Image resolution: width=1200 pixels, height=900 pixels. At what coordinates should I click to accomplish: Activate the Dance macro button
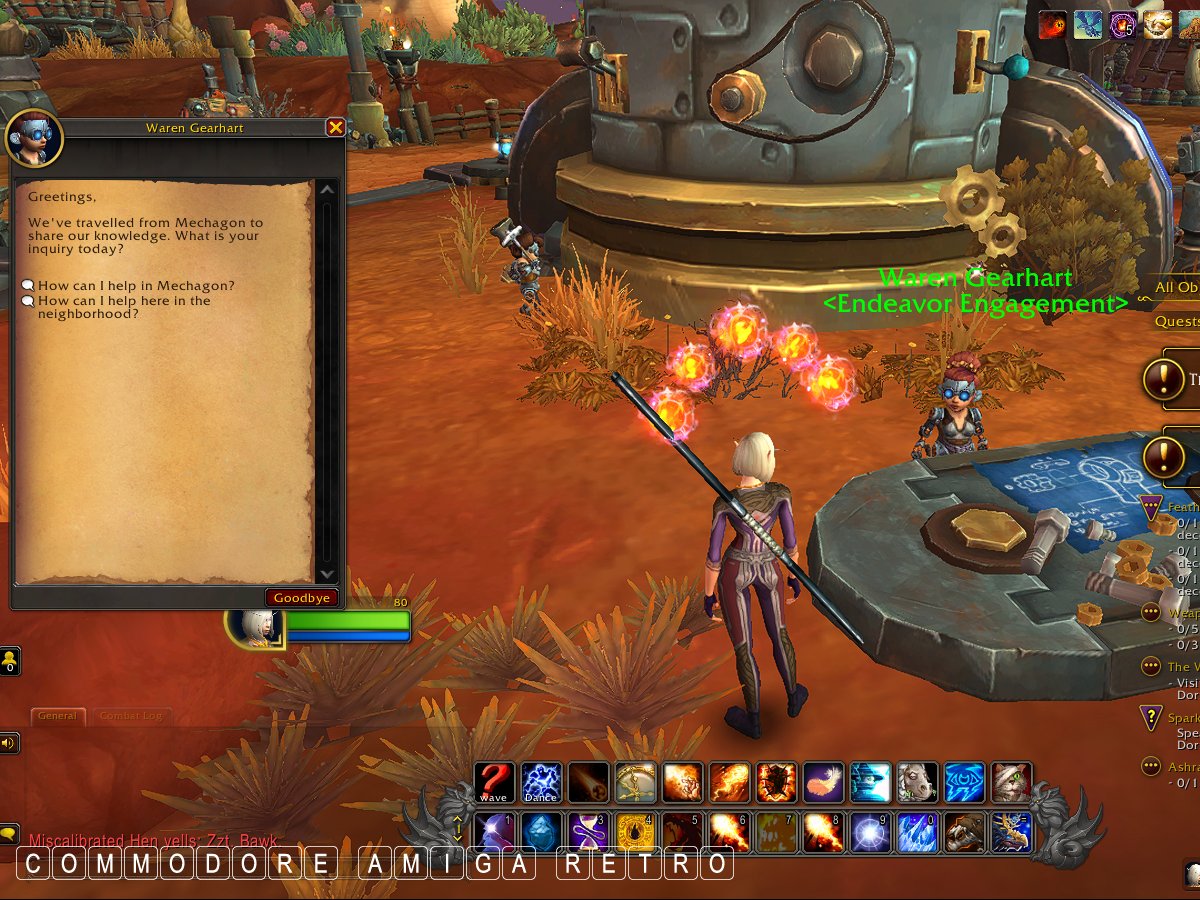(x=541, y=783)
